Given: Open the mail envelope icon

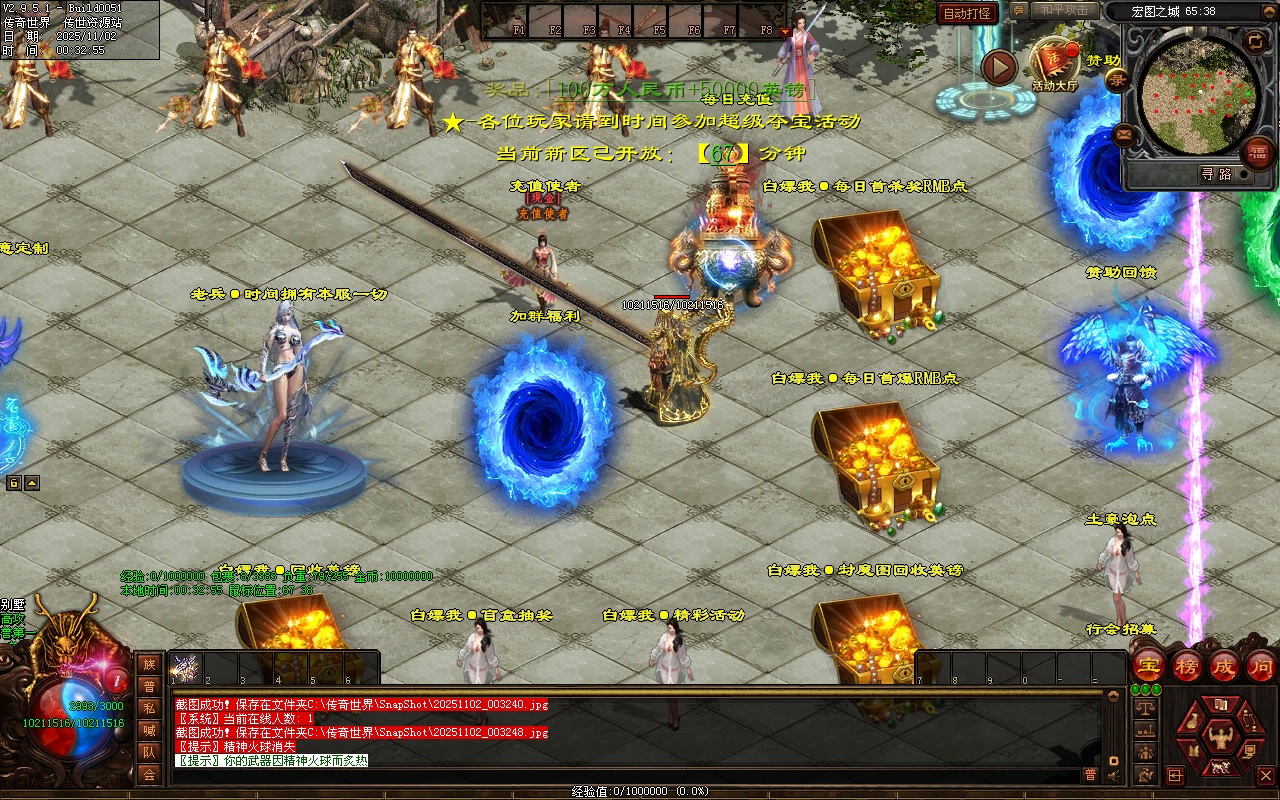Looking at the screenshot, I should tap(1123, 133).
